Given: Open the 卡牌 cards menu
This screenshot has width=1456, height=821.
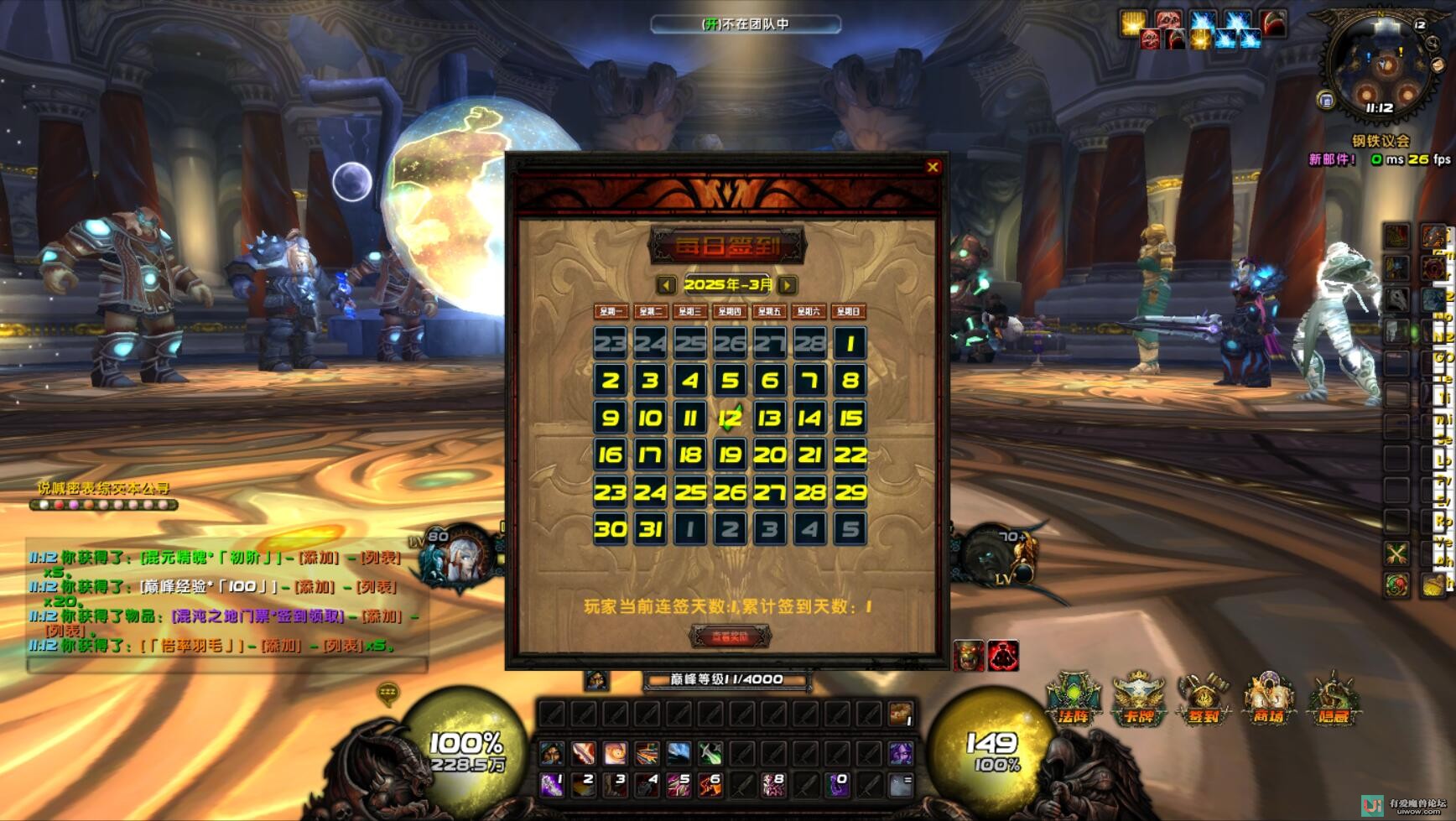Looking at the screenshot, I should [x=1138, y=698].
